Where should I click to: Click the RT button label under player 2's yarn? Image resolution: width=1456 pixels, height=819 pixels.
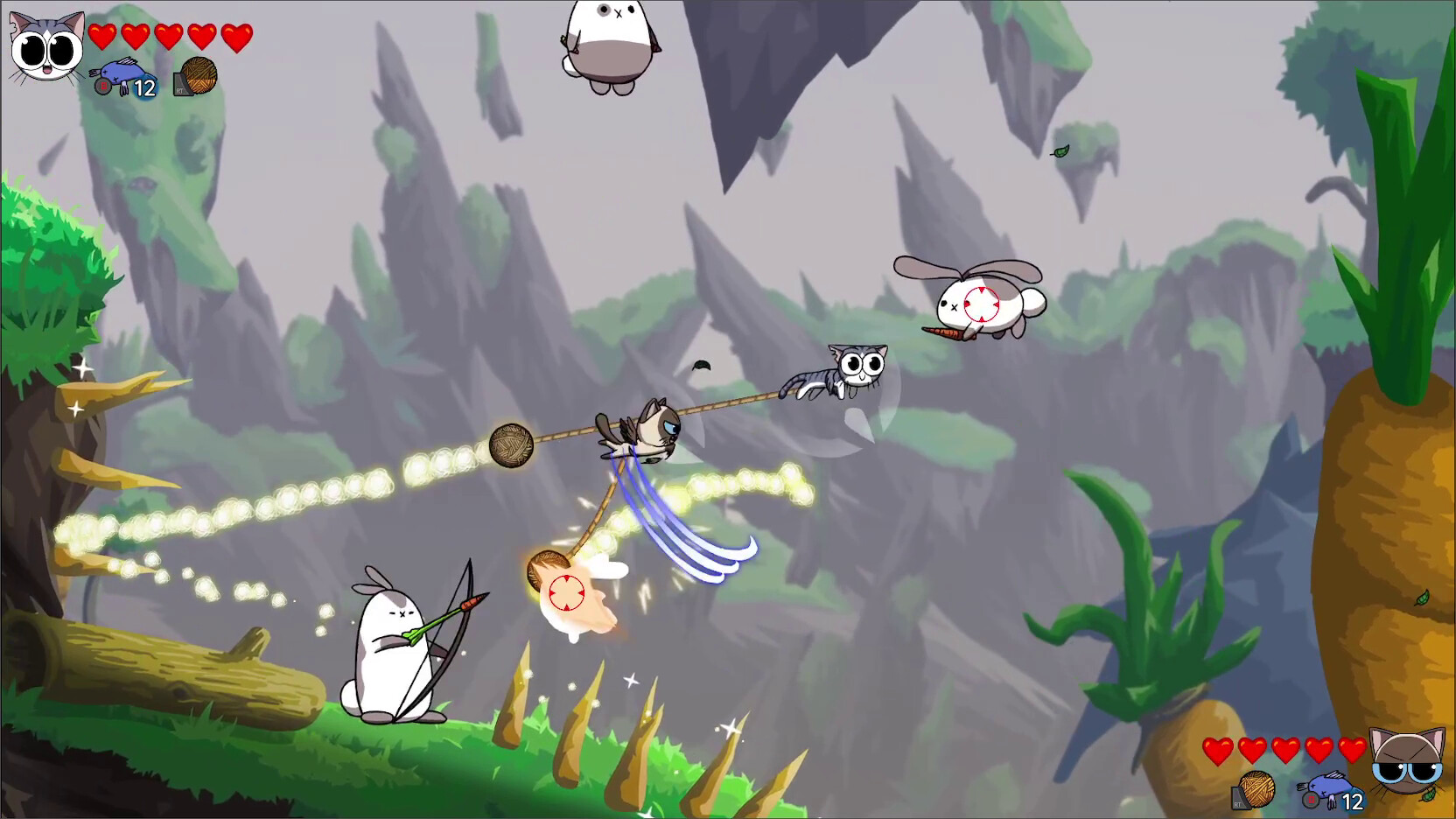tap(1237, 804)
